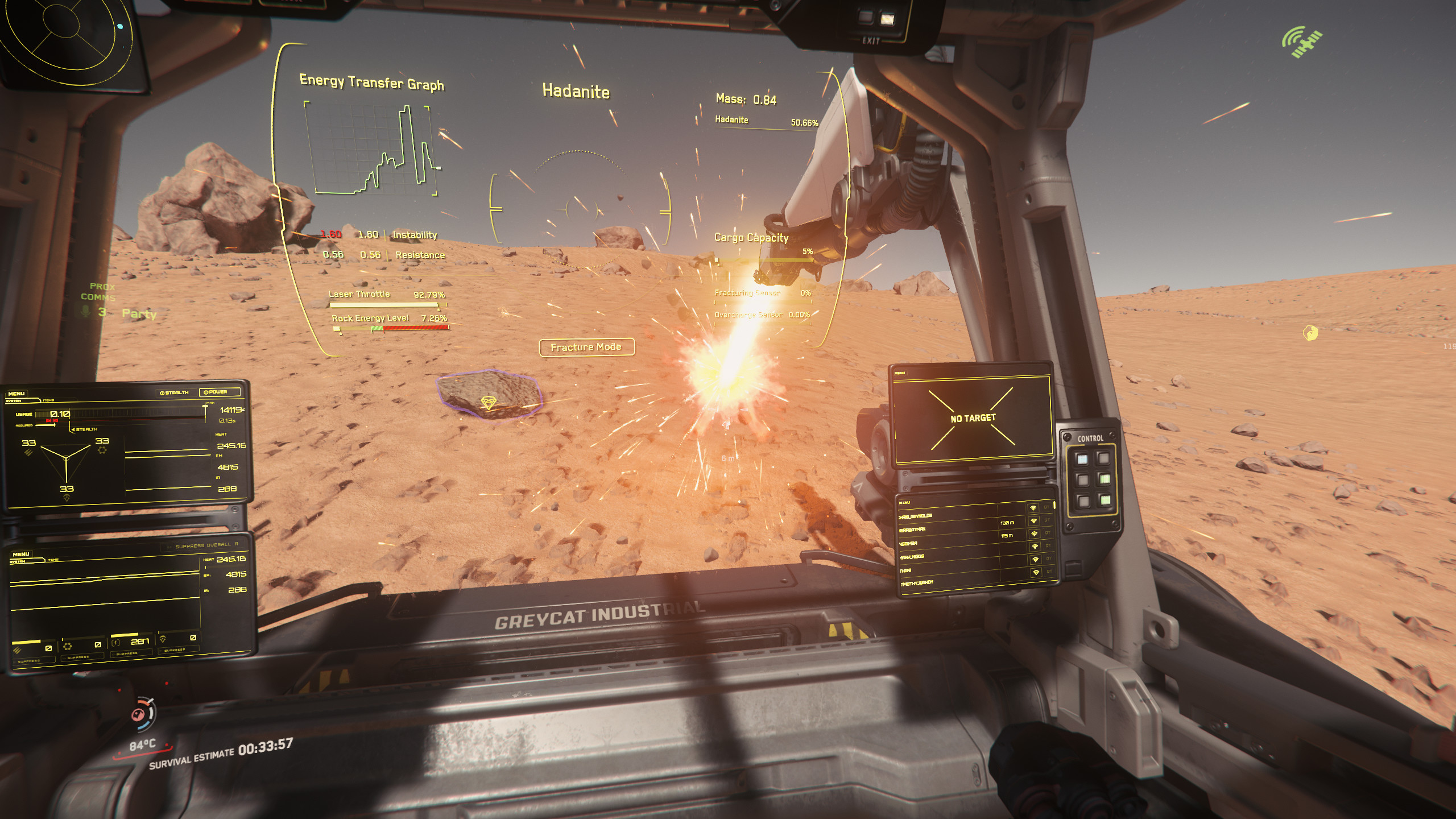Switch to Items tab on power display
Image resolution: width=1456 pixels, height=819 pixels.
(x=48, y=400)
